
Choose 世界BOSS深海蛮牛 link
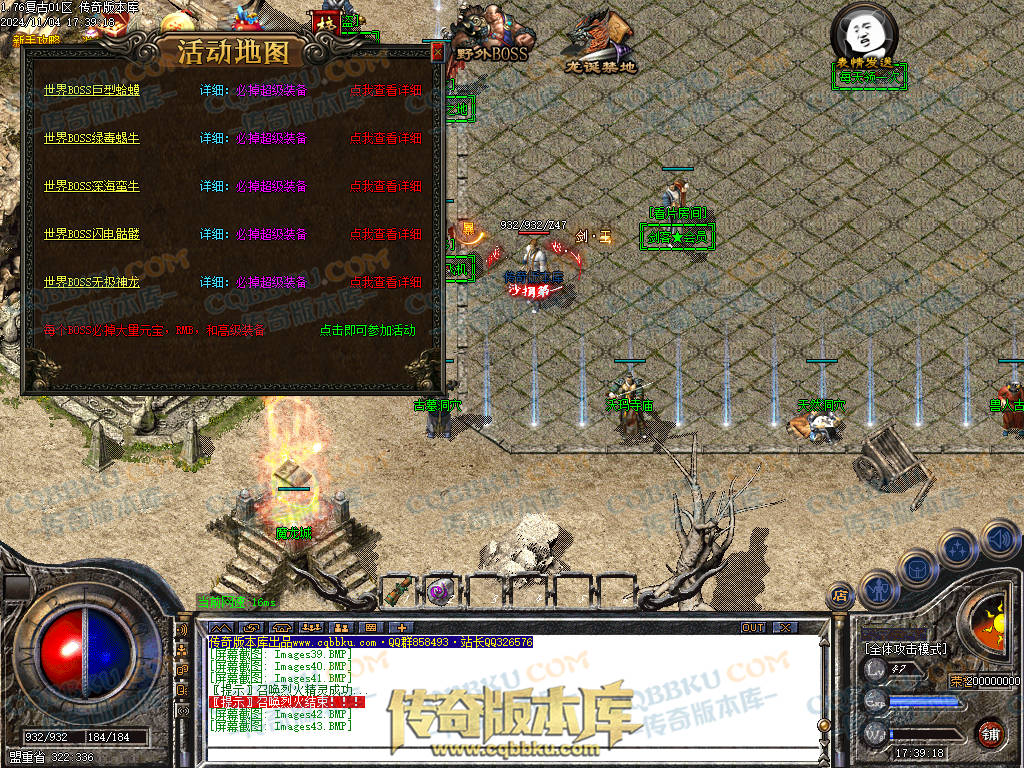(x=92, y=186)
